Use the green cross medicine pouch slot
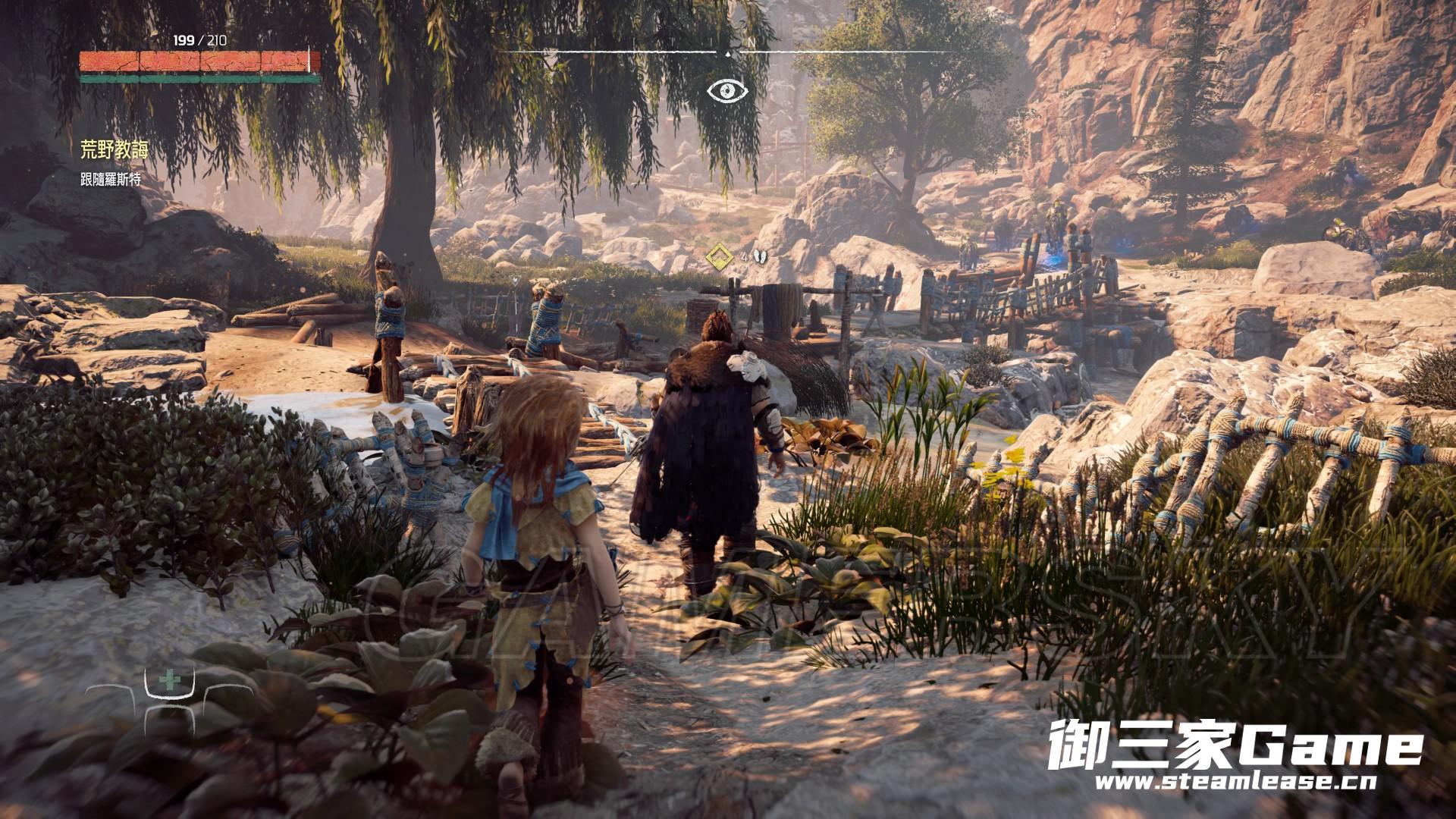 pos(169,680)
